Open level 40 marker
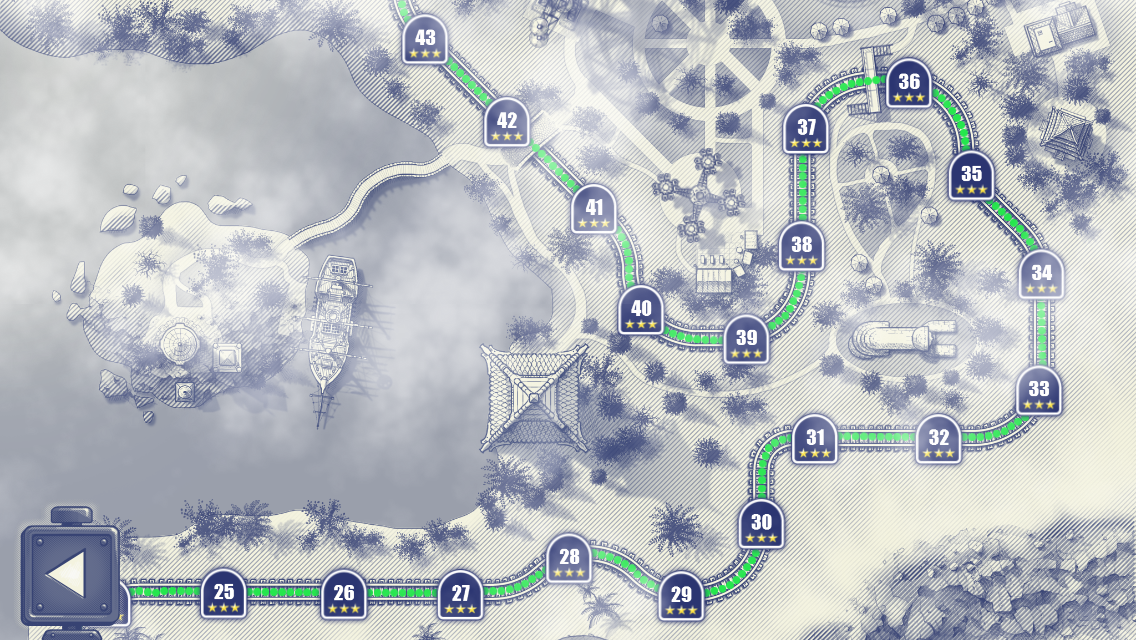Screen dimensions: 1136x640 (x=641, y=311)
